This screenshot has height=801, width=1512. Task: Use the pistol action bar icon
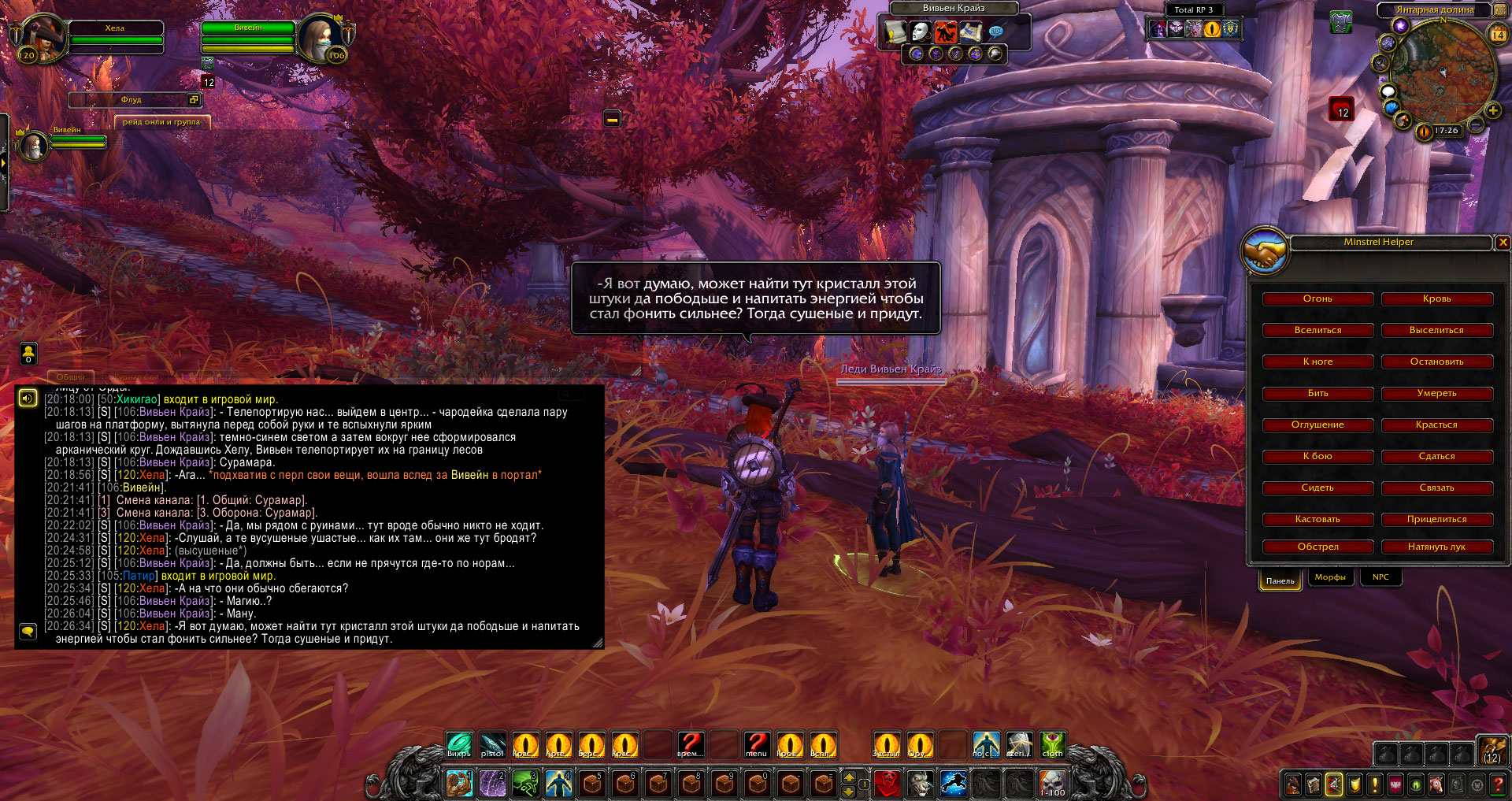click(492, 744)
